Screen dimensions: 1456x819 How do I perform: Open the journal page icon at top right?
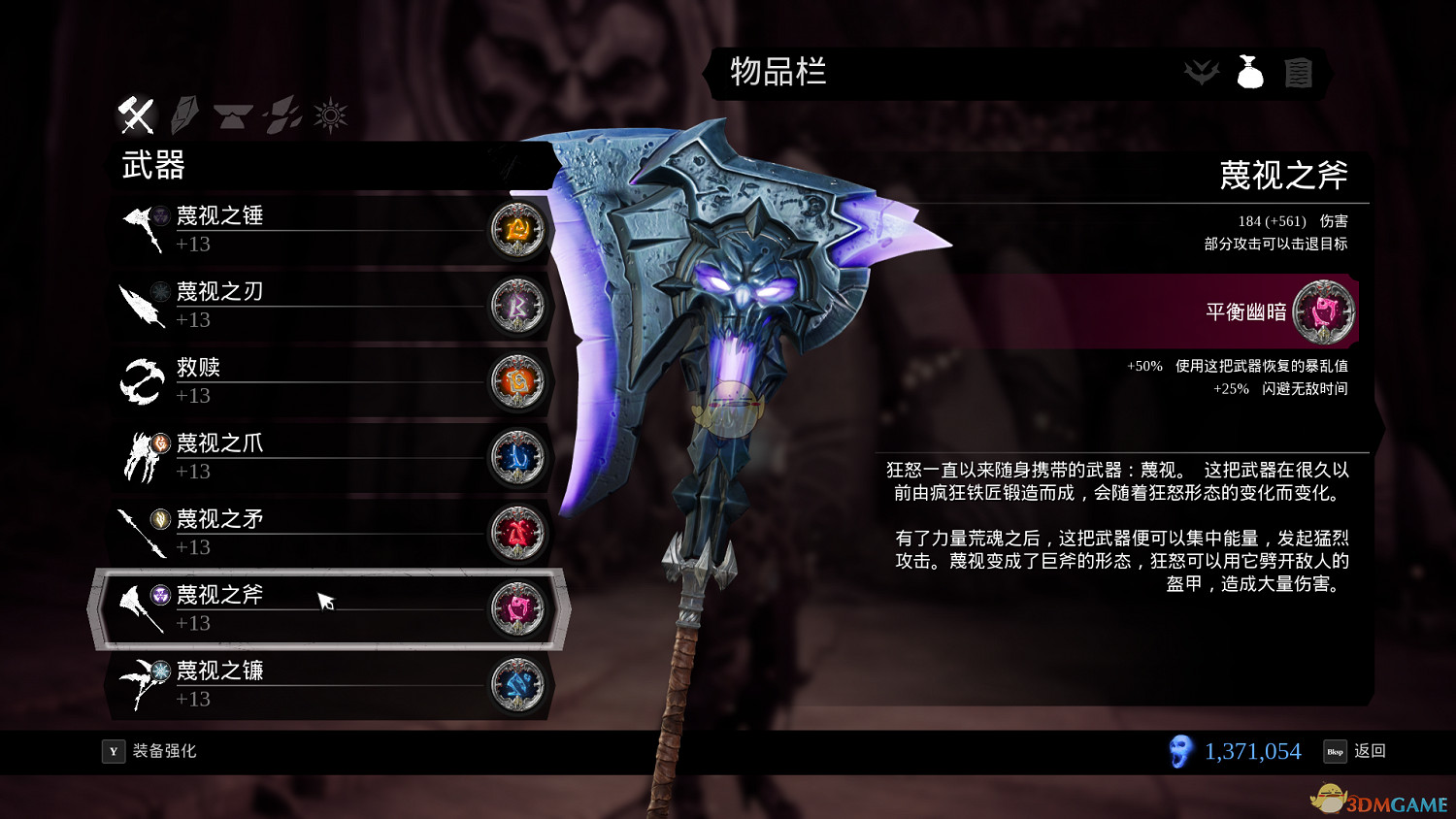1299,72
